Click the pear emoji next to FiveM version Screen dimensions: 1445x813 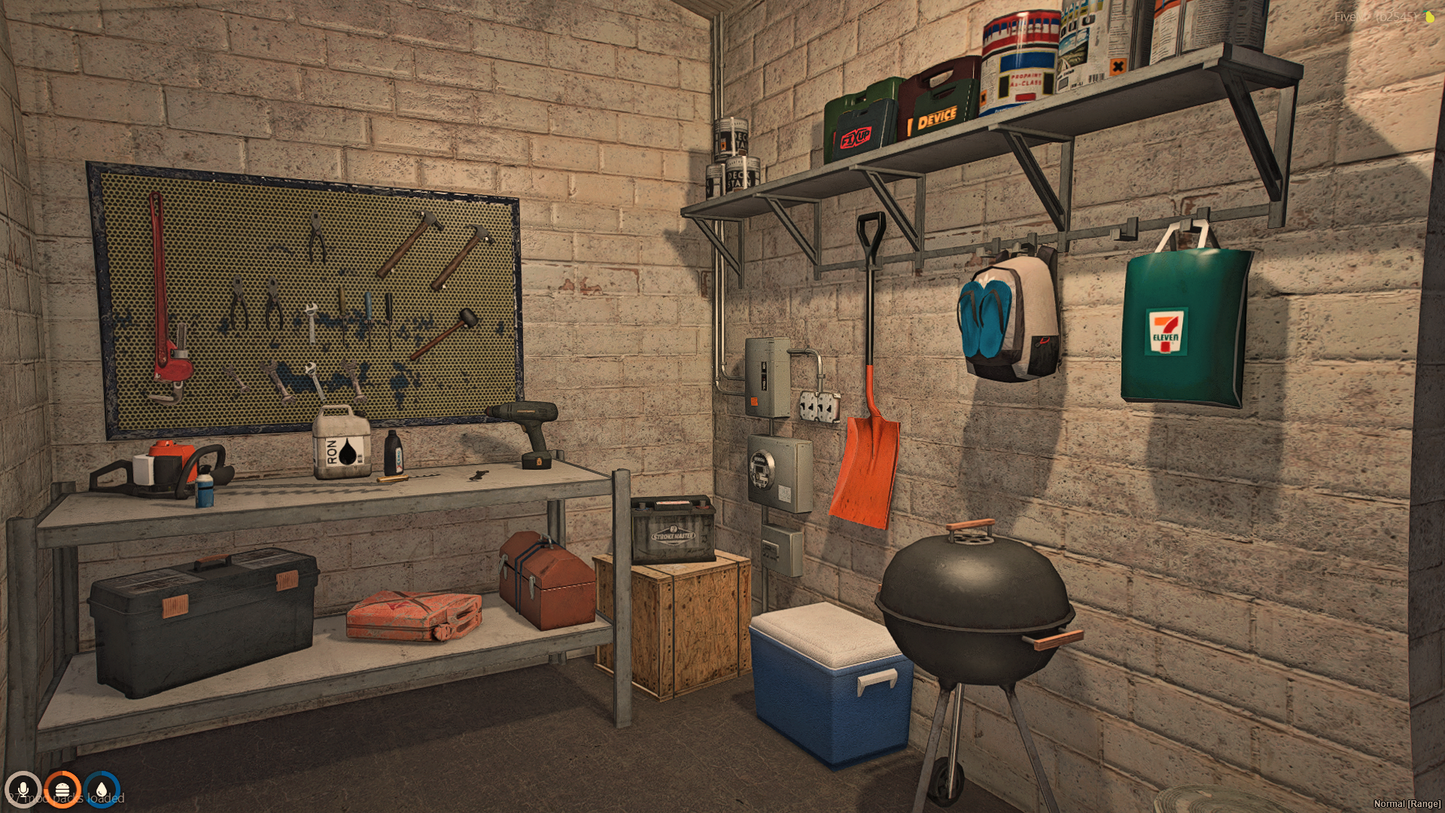click(1429, 18)
